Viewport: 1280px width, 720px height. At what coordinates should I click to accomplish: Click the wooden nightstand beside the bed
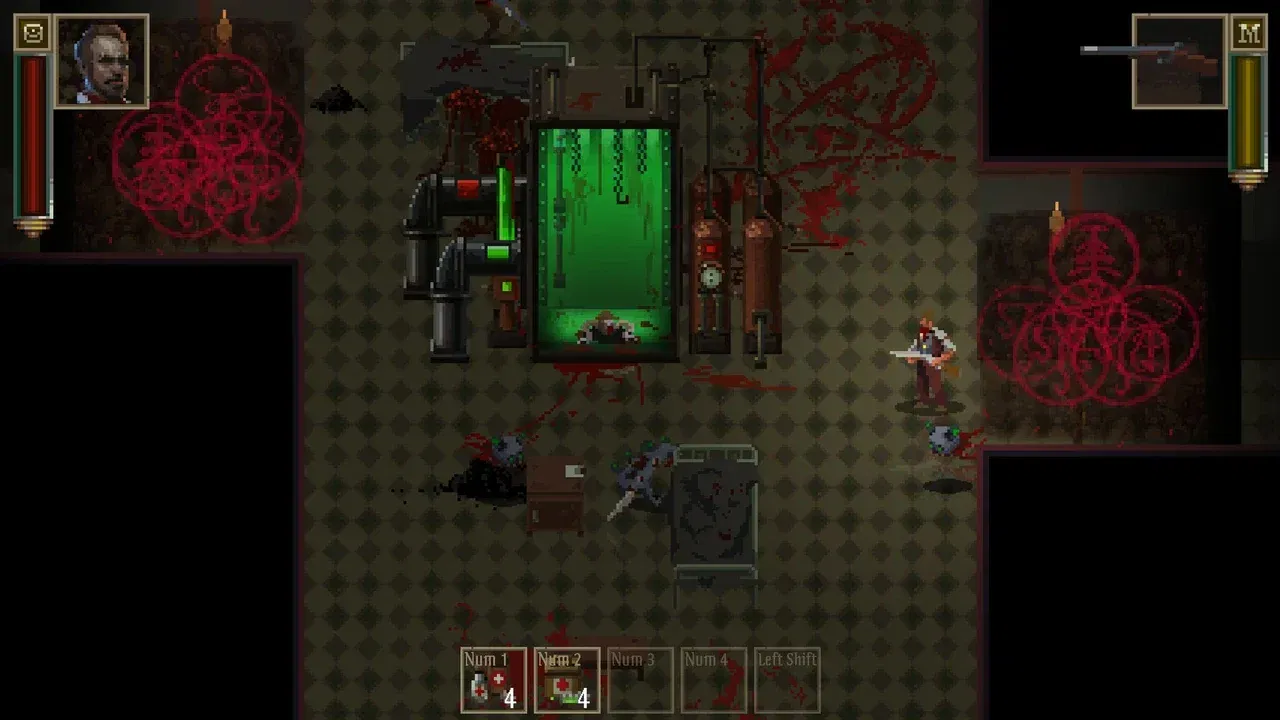click(555, 495)
